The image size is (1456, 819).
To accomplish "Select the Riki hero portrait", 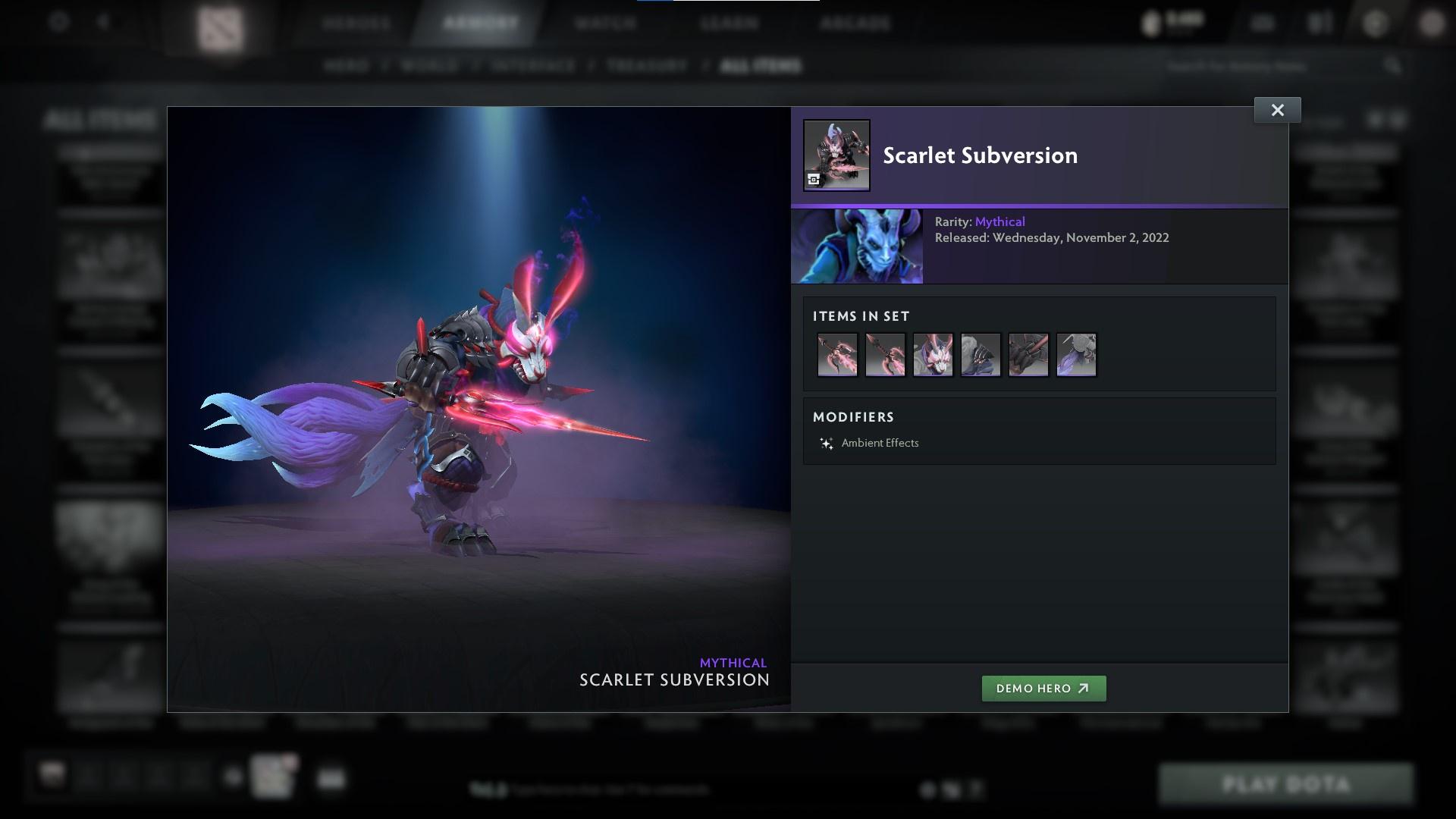I will click(x=857, y=246).
